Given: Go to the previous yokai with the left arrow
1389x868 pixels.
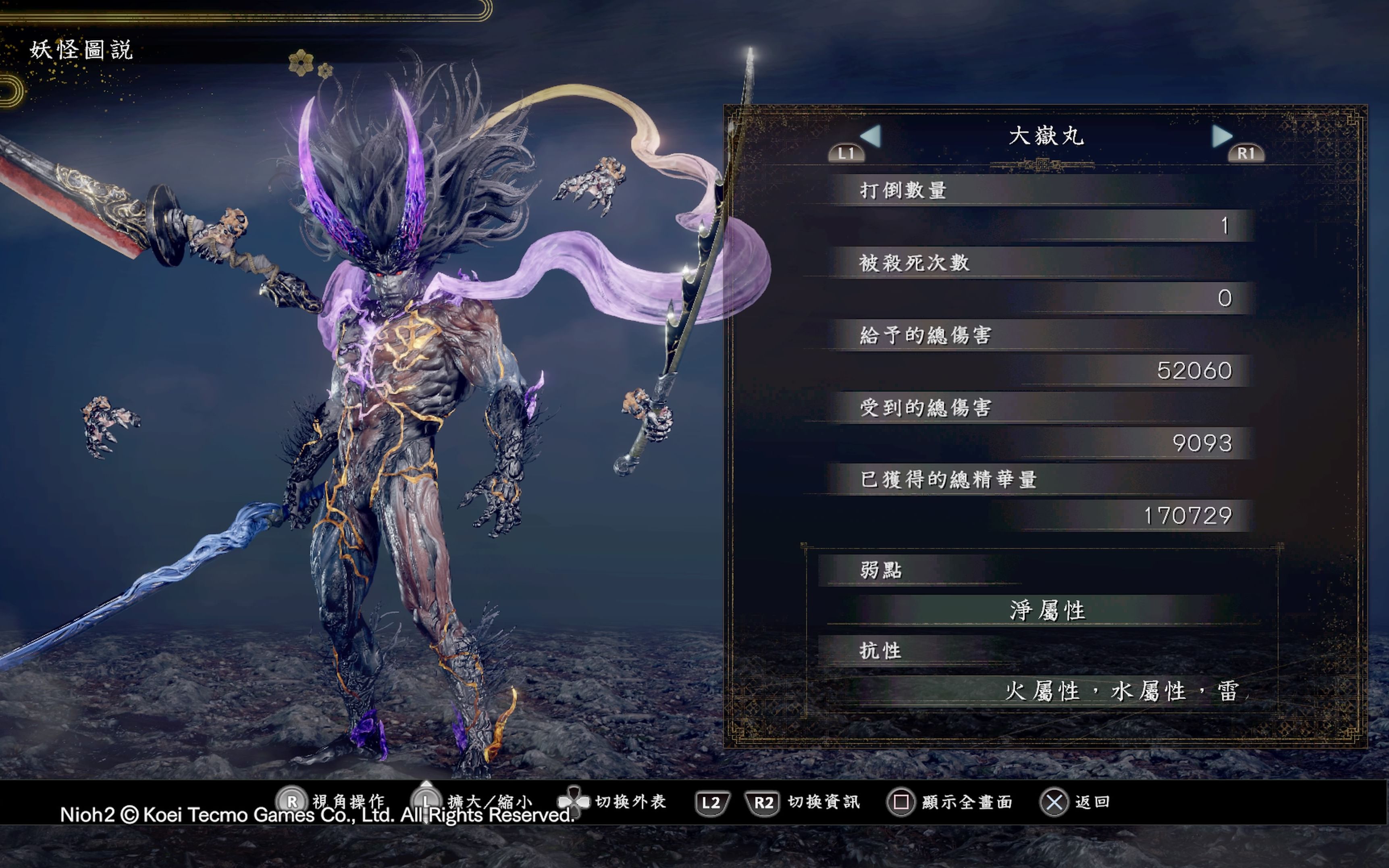Looking at the screenshot, I should 871,137.
